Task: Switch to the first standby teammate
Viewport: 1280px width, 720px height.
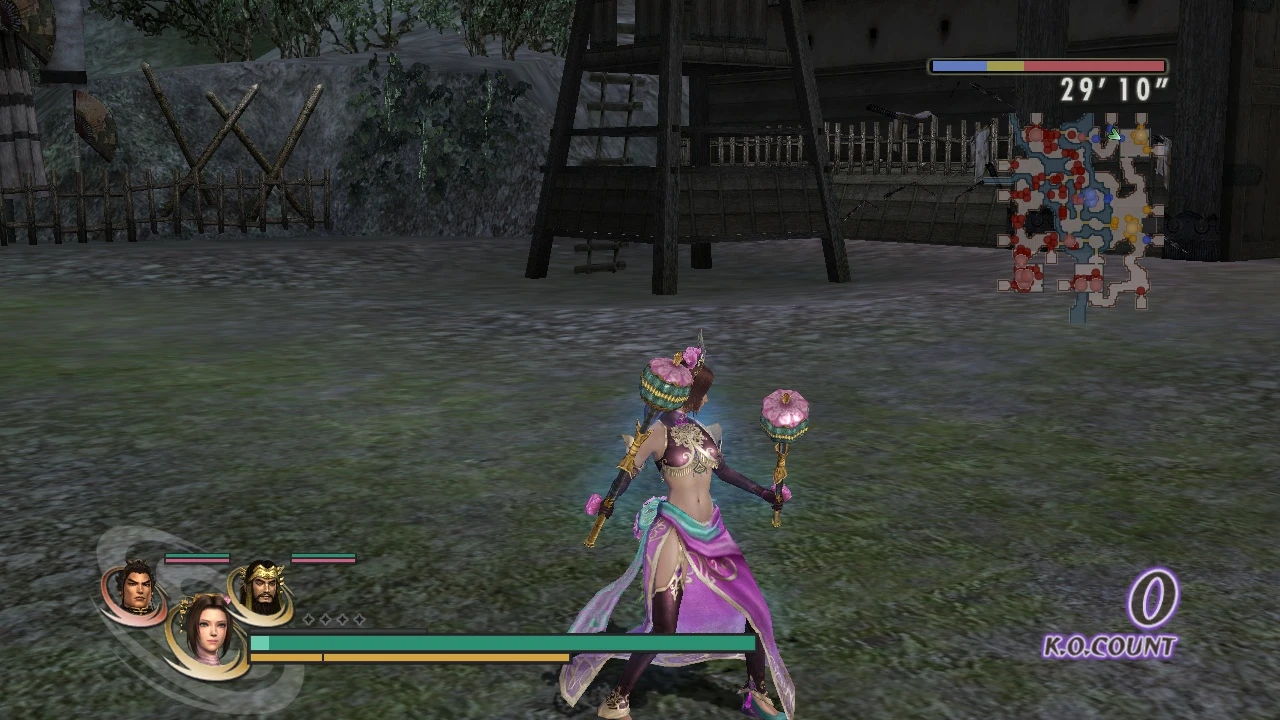Action: click(138, 588)
